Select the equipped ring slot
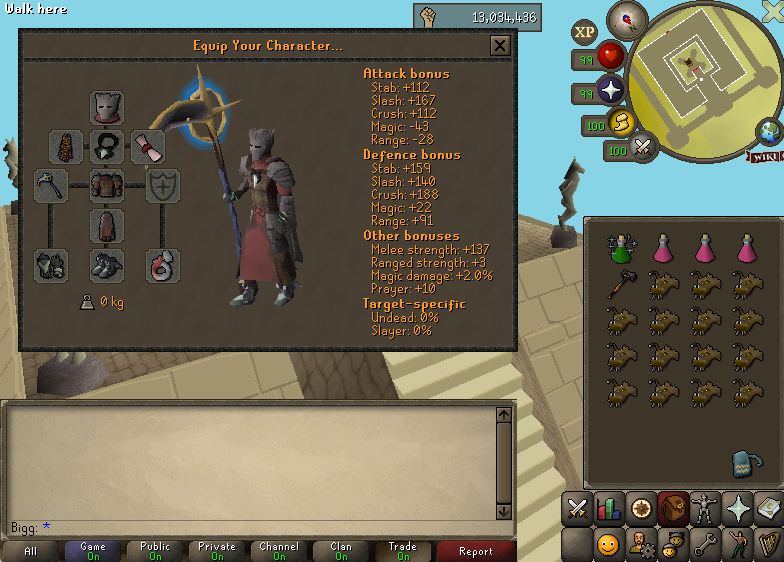This screenshot has height=562, width=784. [x=163, y=265]
